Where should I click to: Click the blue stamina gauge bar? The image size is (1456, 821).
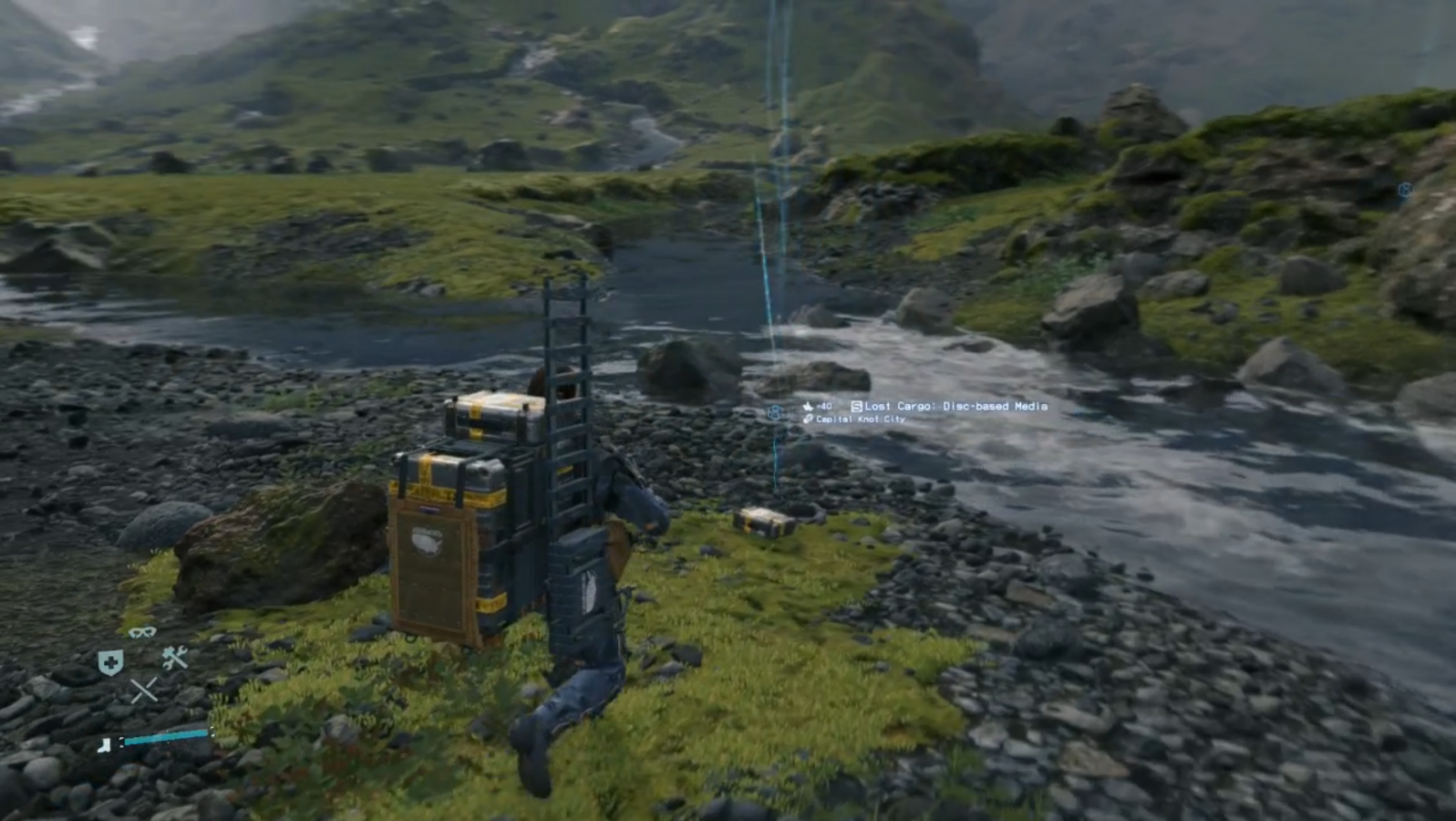(164, 739)
